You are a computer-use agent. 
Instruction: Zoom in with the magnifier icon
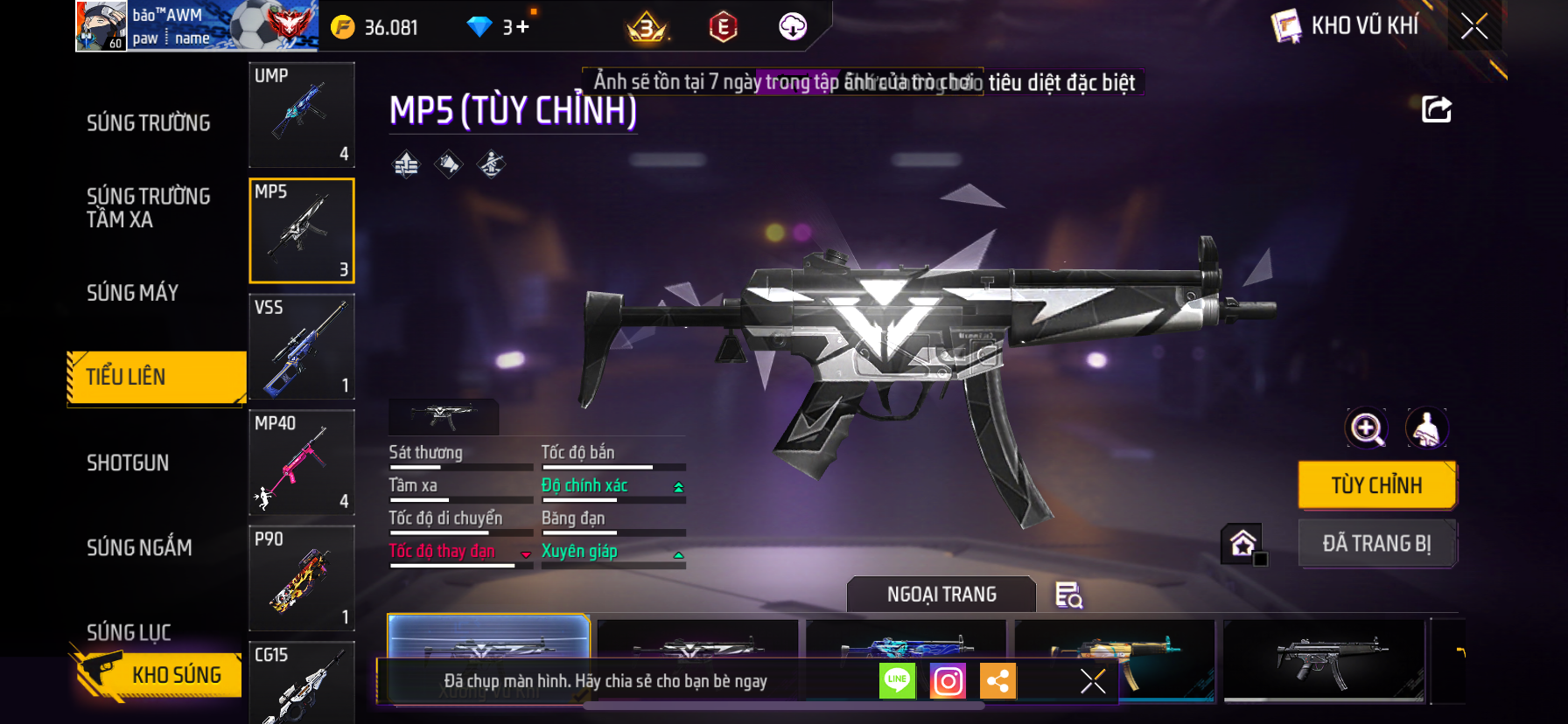1367,428
